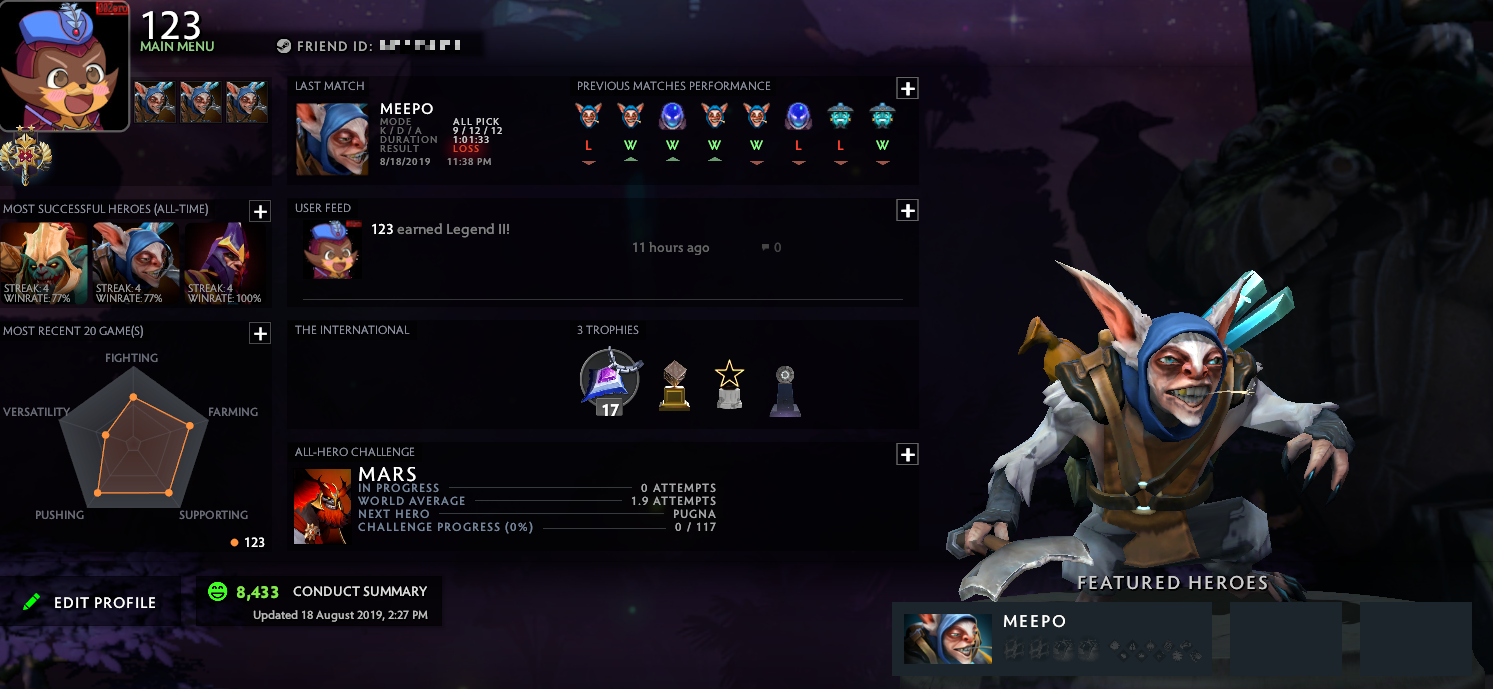Screen dimensions: 1493x689
Task: Expand the Most Recent 20 Games panel
Action: tap(259, 333)
